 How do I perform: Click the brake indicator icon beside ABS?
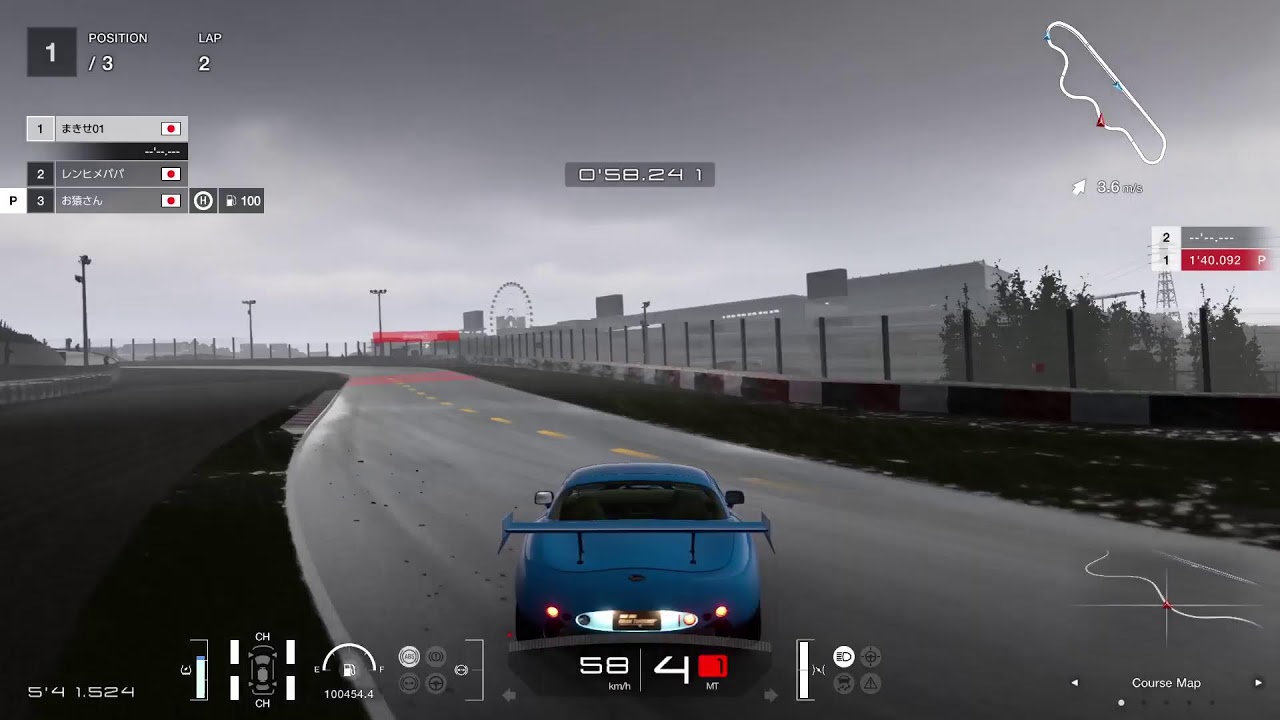(436, 657)
